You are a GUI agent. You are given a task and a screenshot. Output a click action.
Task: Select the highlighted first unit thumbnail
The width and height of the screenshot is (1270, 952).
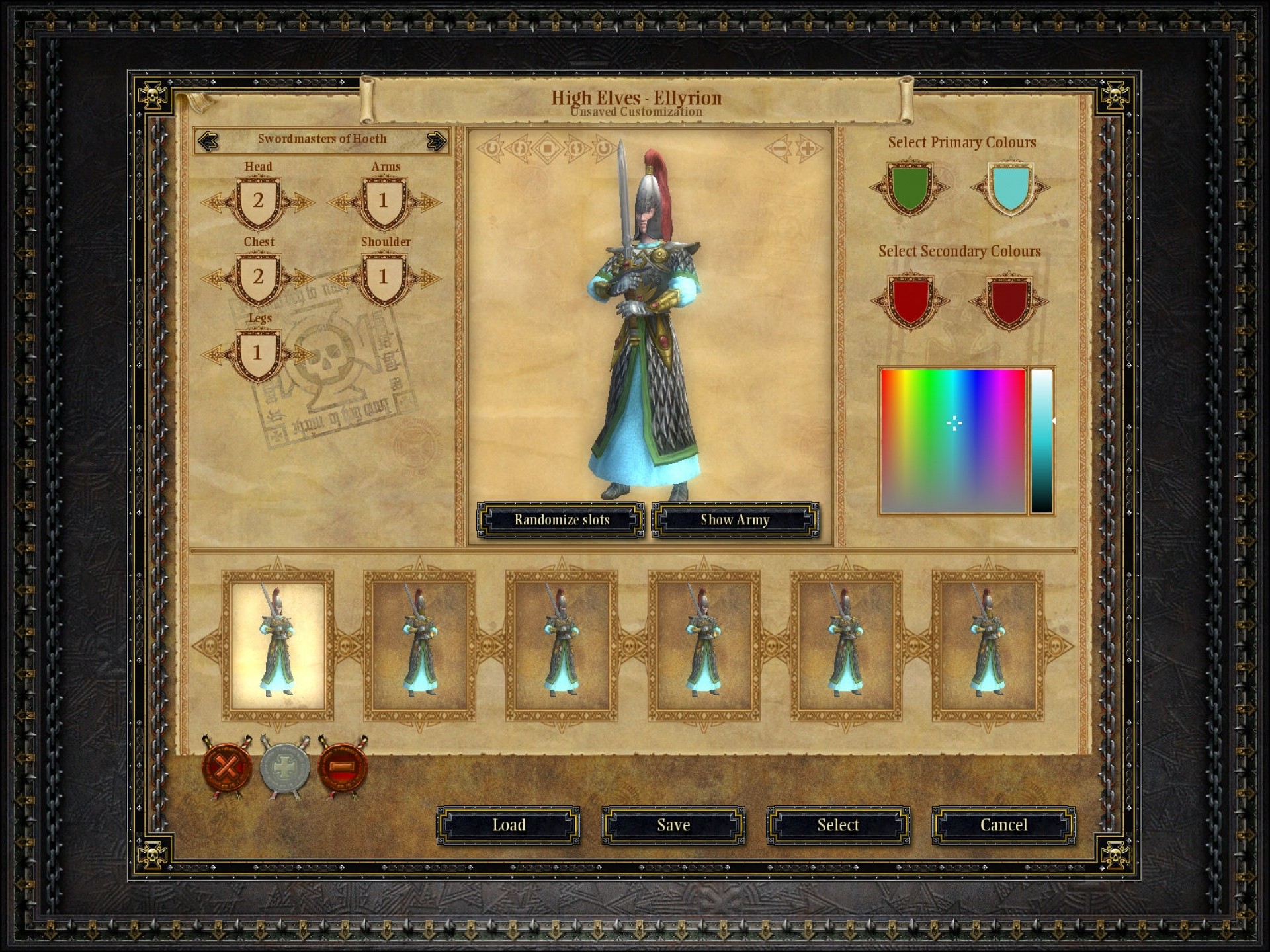pos(278,645)
